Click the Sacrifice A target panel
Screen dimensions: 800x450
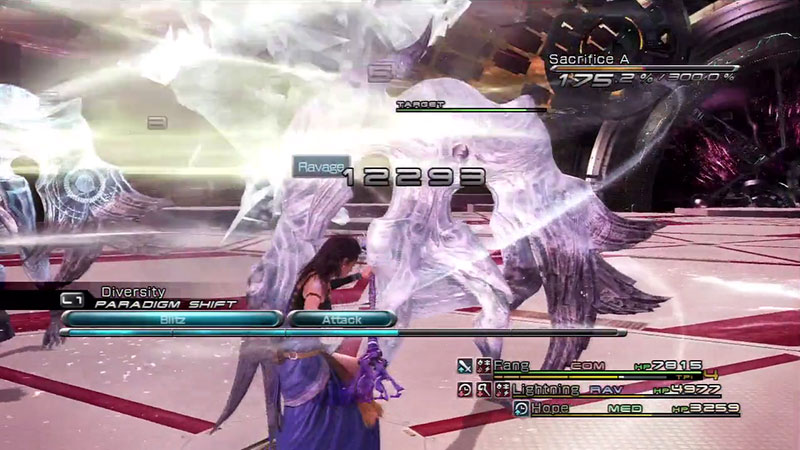pos(640,72)
